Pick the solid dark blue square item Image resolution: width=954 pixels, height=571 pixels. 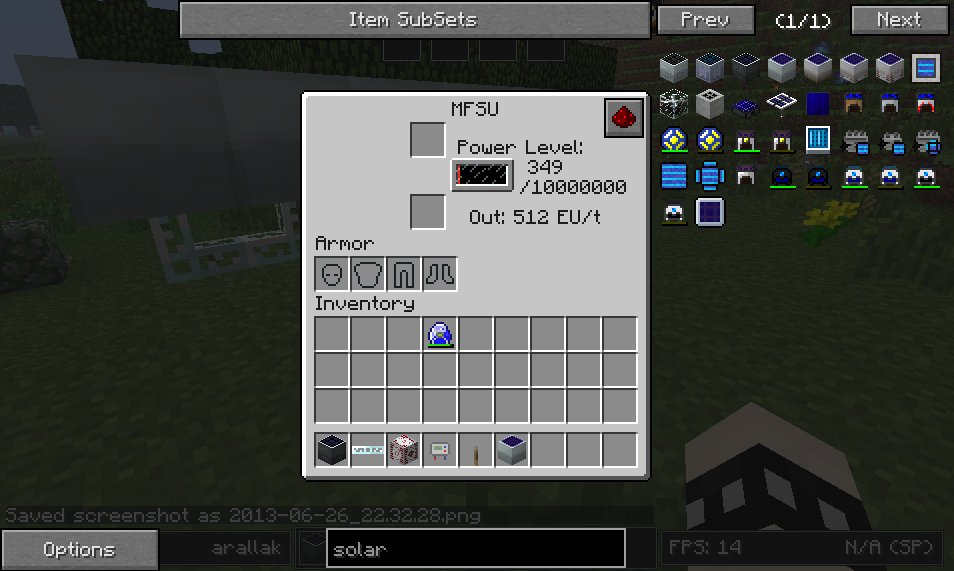coord(818,103)
